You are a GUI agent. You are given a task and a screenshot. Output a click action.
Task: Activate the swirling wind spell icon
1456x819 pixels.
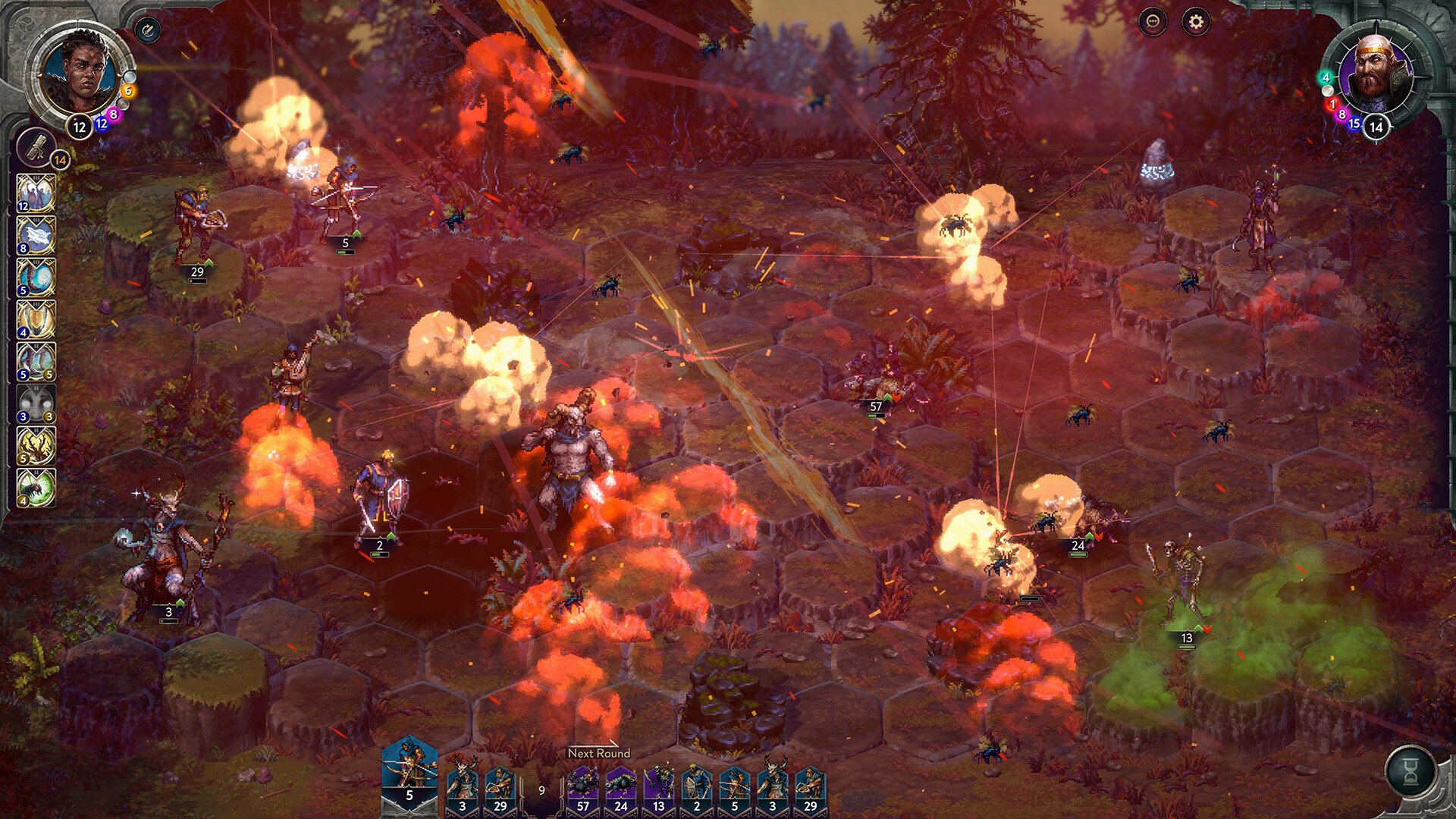coord(36,278)
